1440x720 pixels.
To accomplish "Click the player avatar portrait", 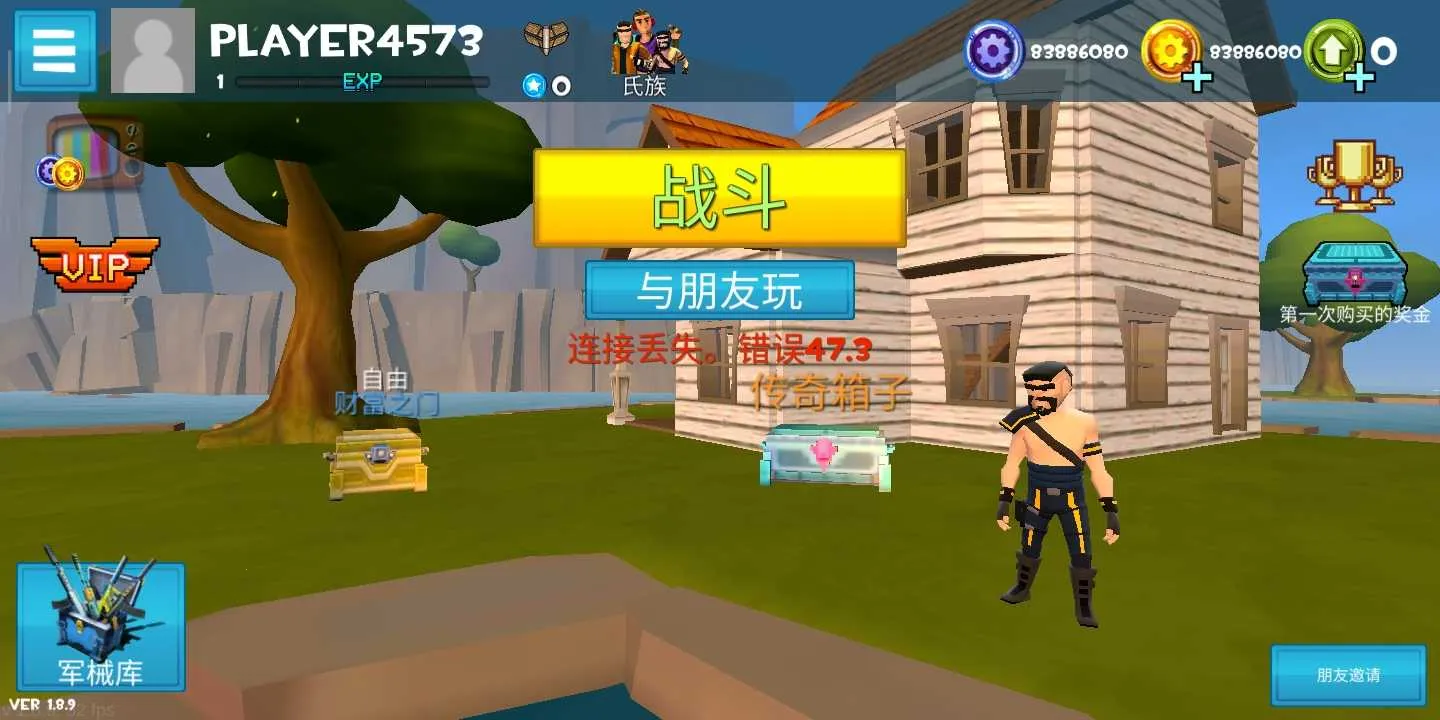I will [x=151, y=48].
